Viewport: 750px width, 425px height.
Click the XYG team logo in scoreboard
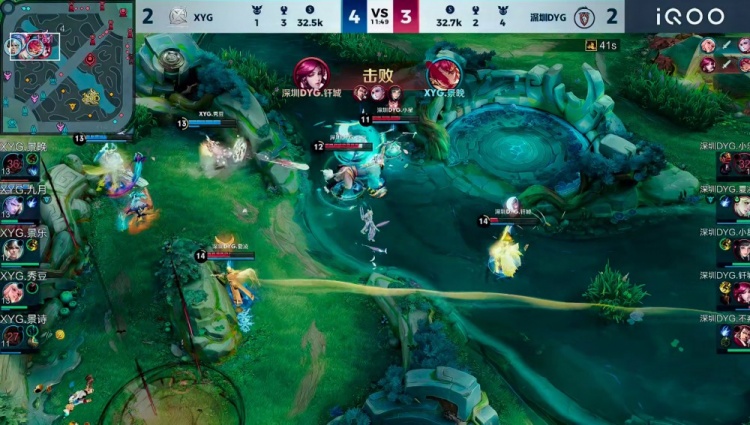[178, 16]
